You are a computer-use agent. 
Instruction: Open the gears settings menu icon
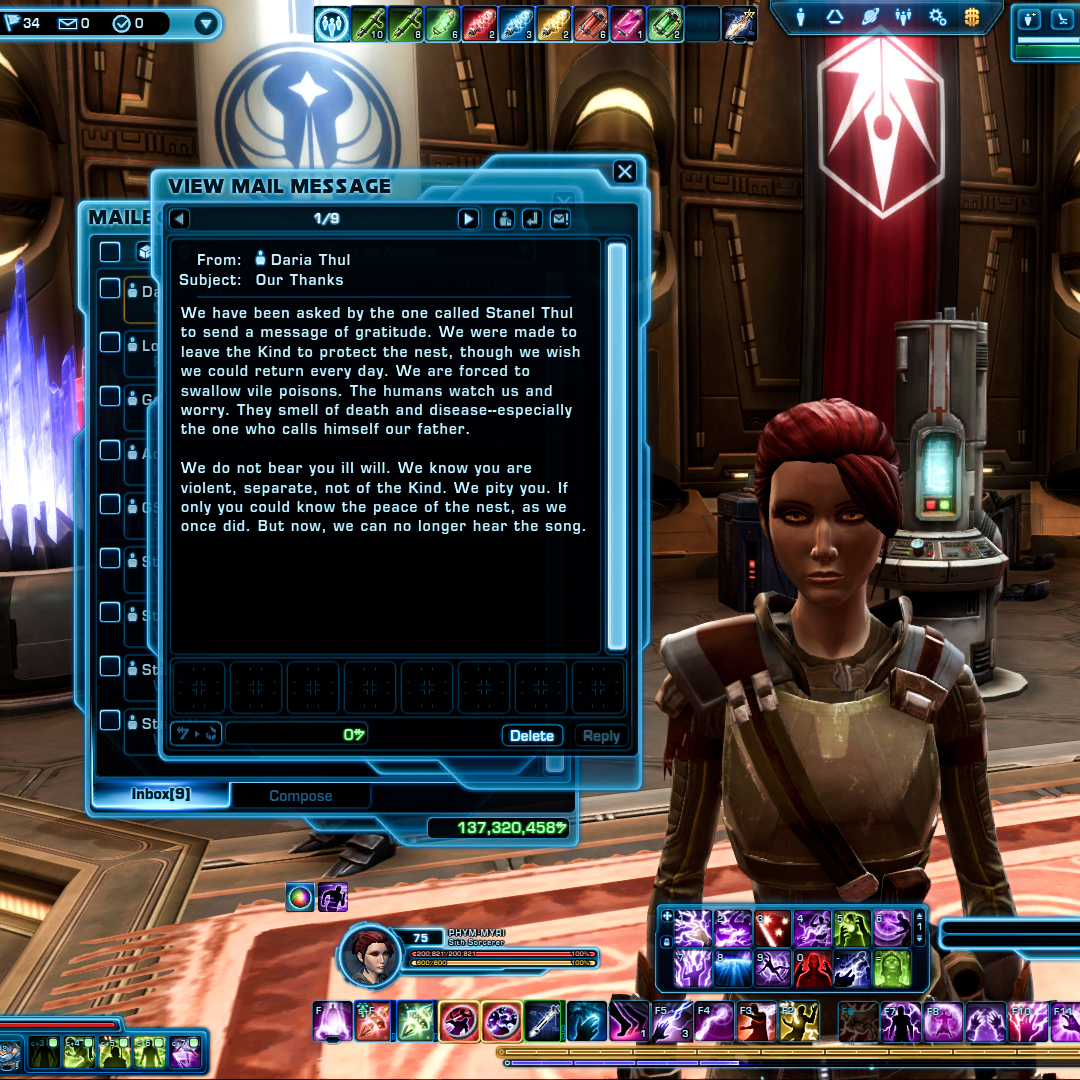(937, 17)
